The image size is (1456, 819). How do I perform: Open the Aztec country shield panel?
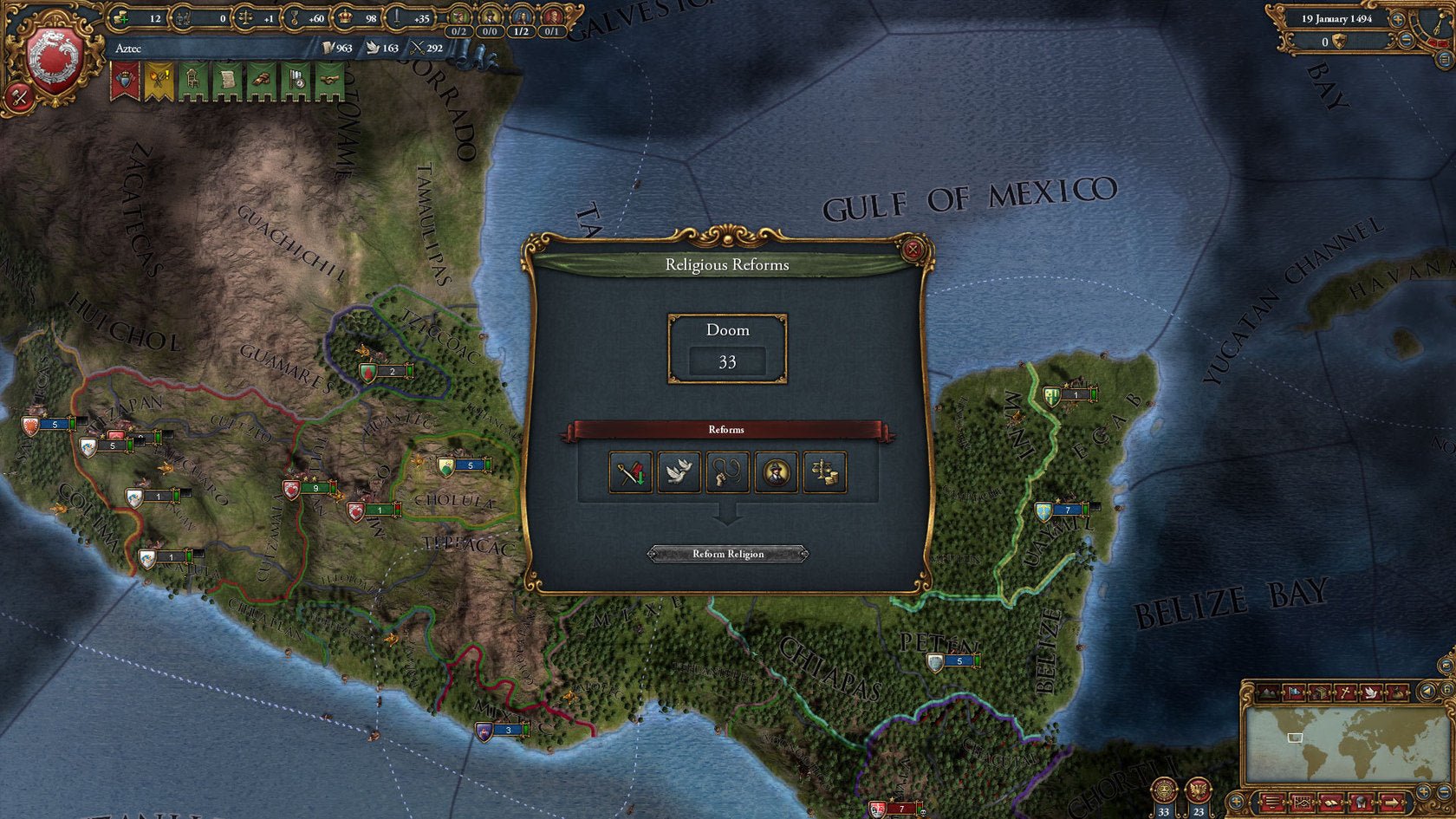(x=54, y=59)
